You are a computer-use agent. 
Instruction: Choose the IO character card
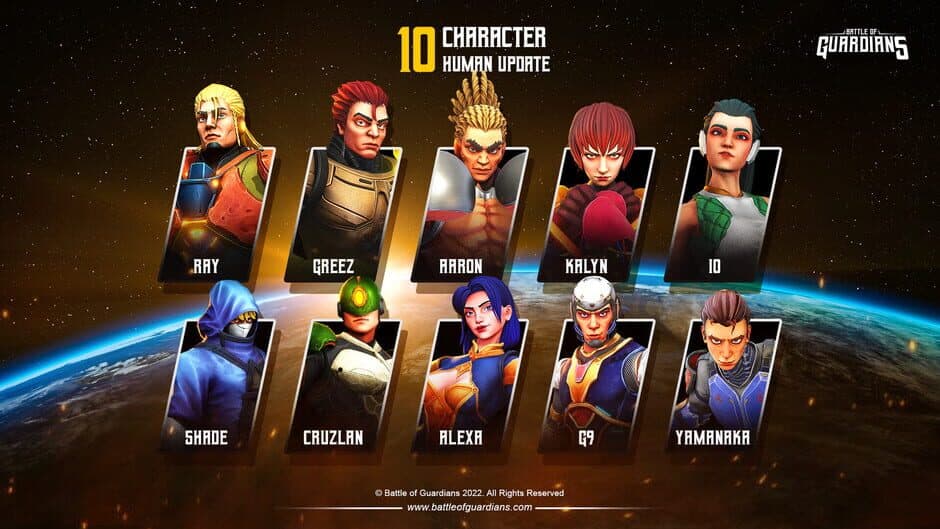[722, 210]
